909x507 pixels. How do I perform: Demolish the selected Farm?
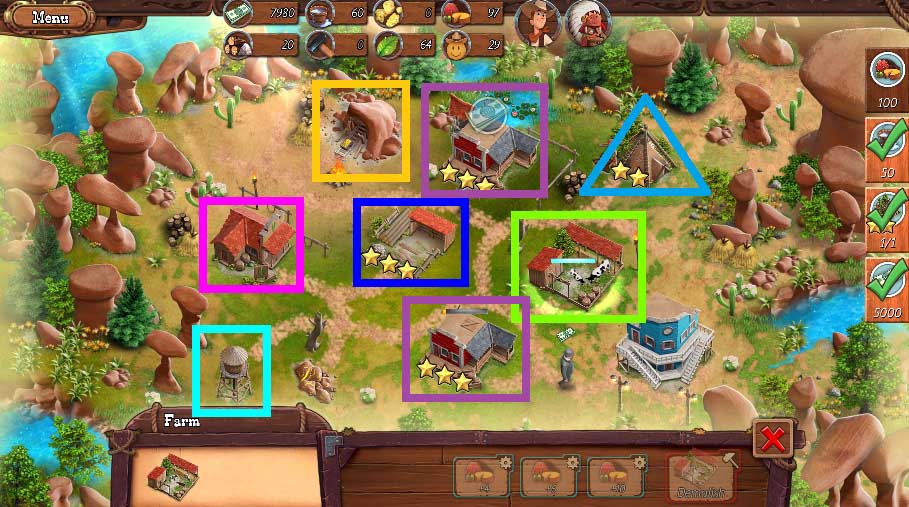700,476
